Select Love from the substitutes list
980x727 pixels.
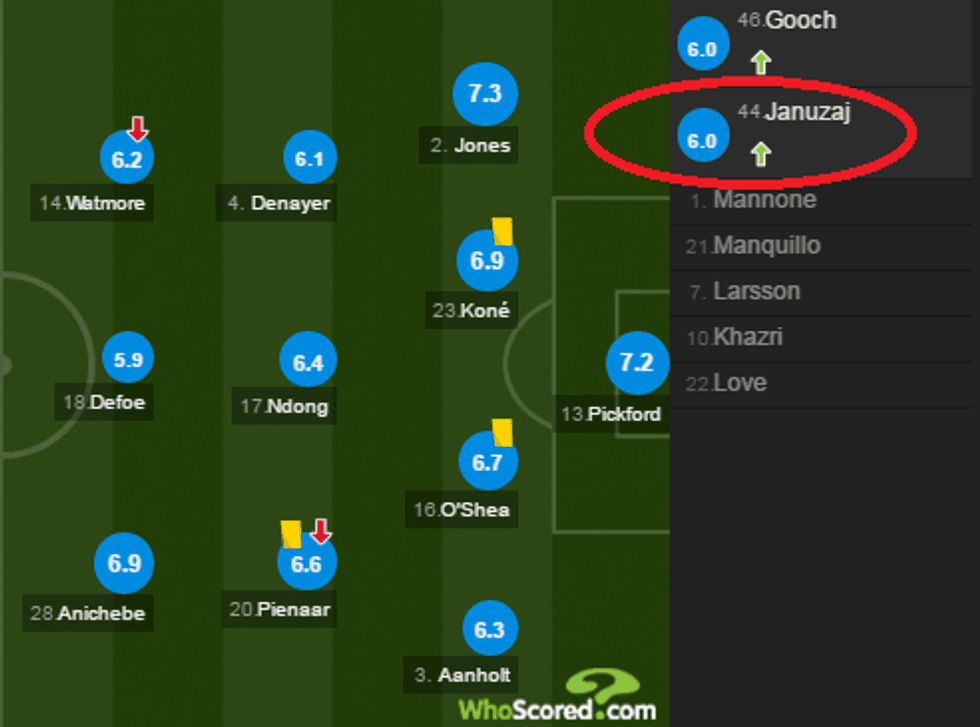point(740,383)
